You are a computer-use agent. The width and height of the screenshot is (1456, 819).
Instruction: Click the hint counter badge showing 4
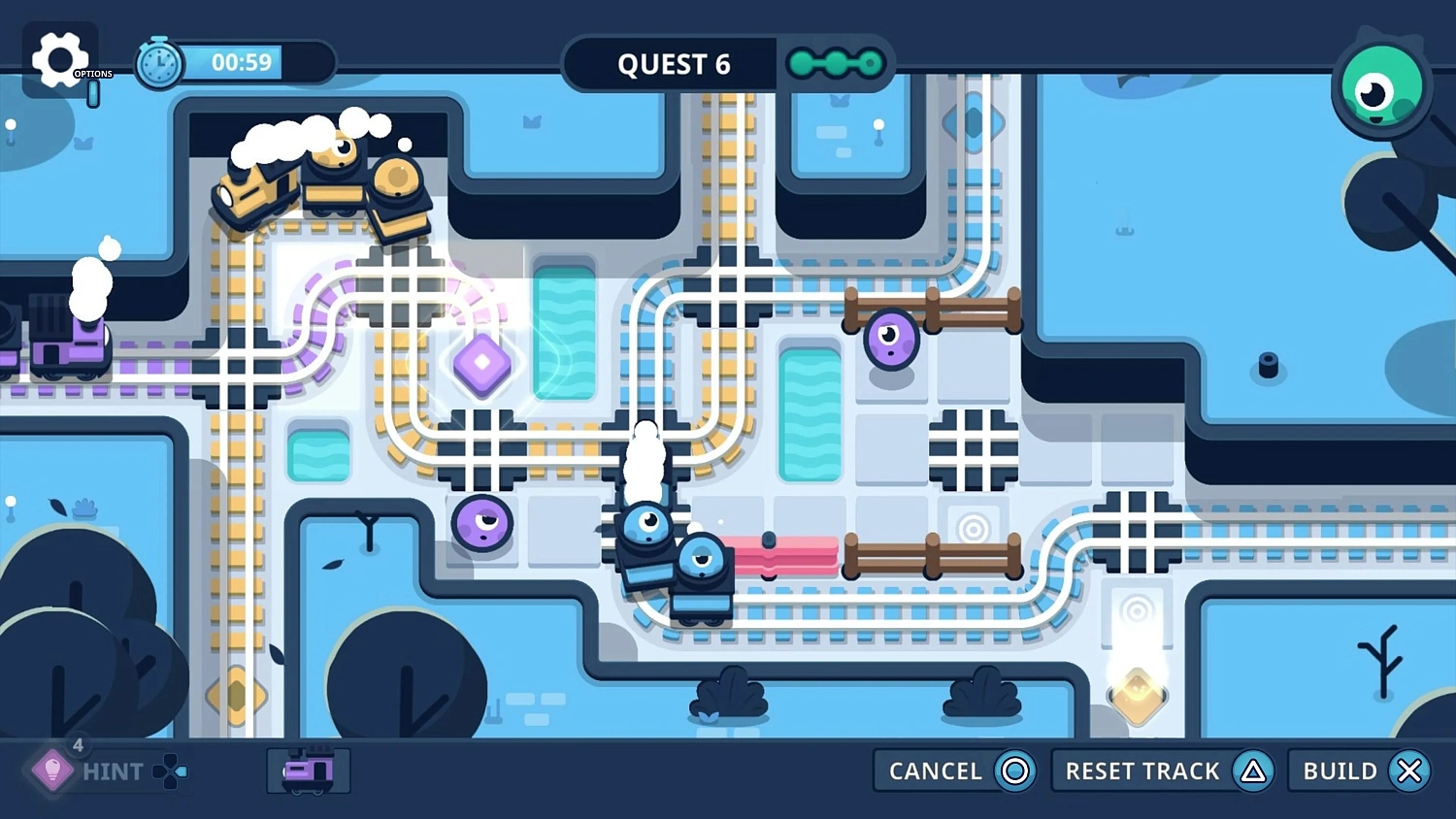(78, 745)
